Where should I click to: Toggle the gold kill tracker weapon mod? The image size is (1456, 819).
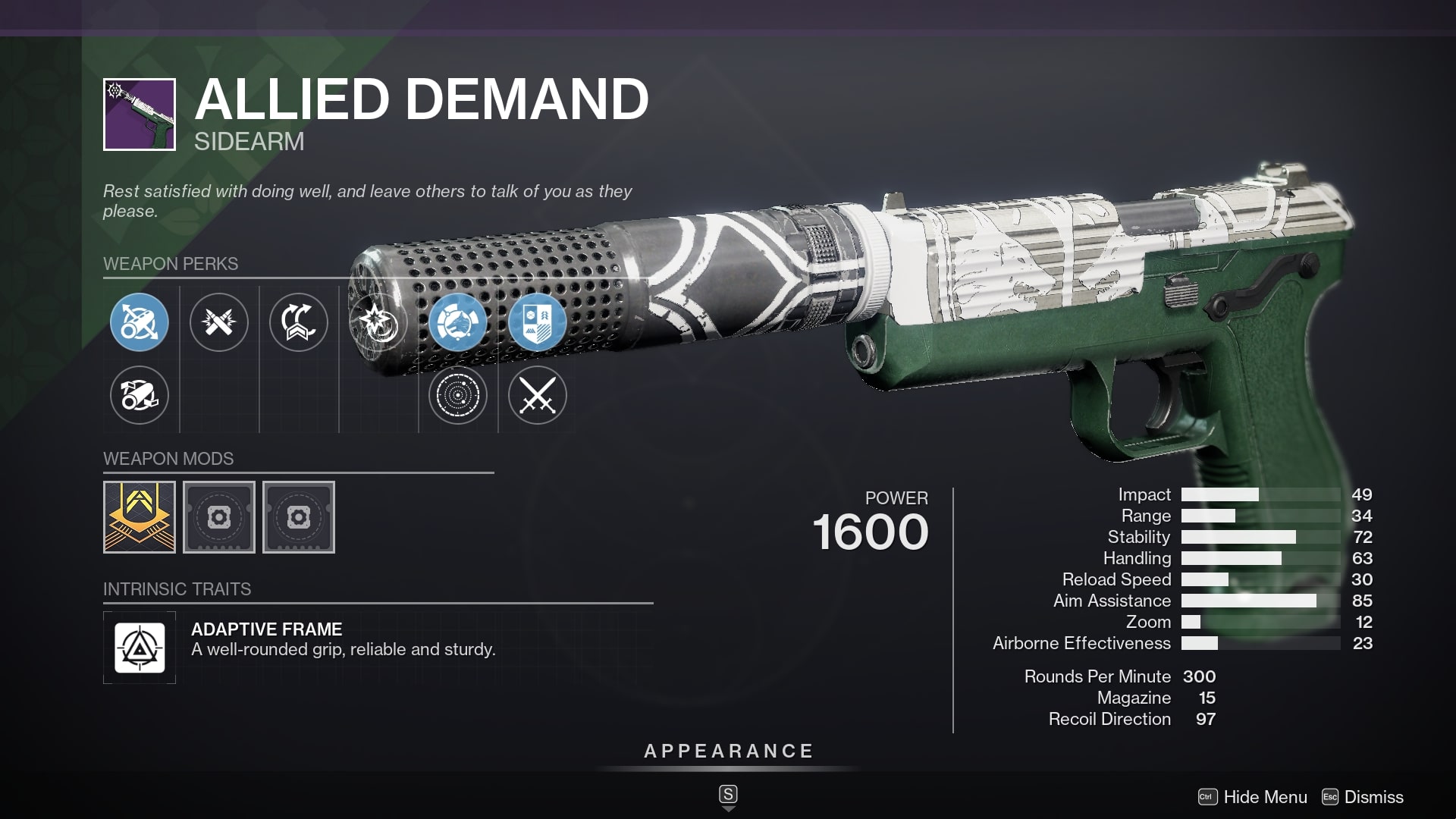tap(140, 517)
